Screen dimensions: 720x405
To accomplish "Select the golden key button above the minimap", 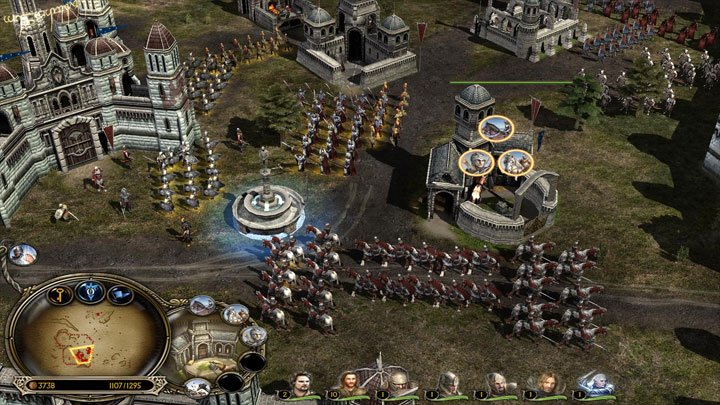I will point(60,295).
